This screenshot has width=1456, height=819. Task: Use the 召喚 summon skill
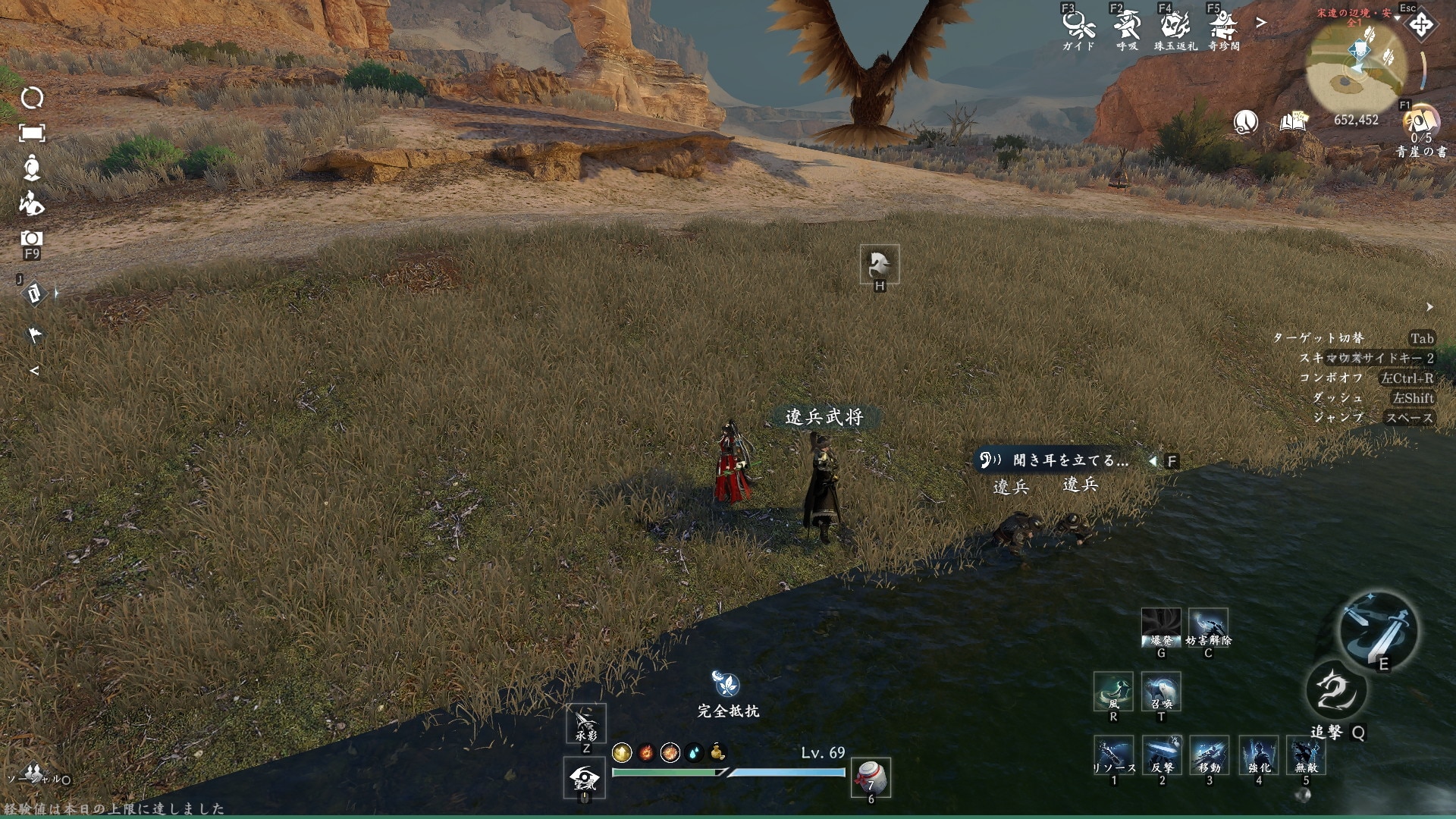pyautogui.click(x=1161, y=690)
